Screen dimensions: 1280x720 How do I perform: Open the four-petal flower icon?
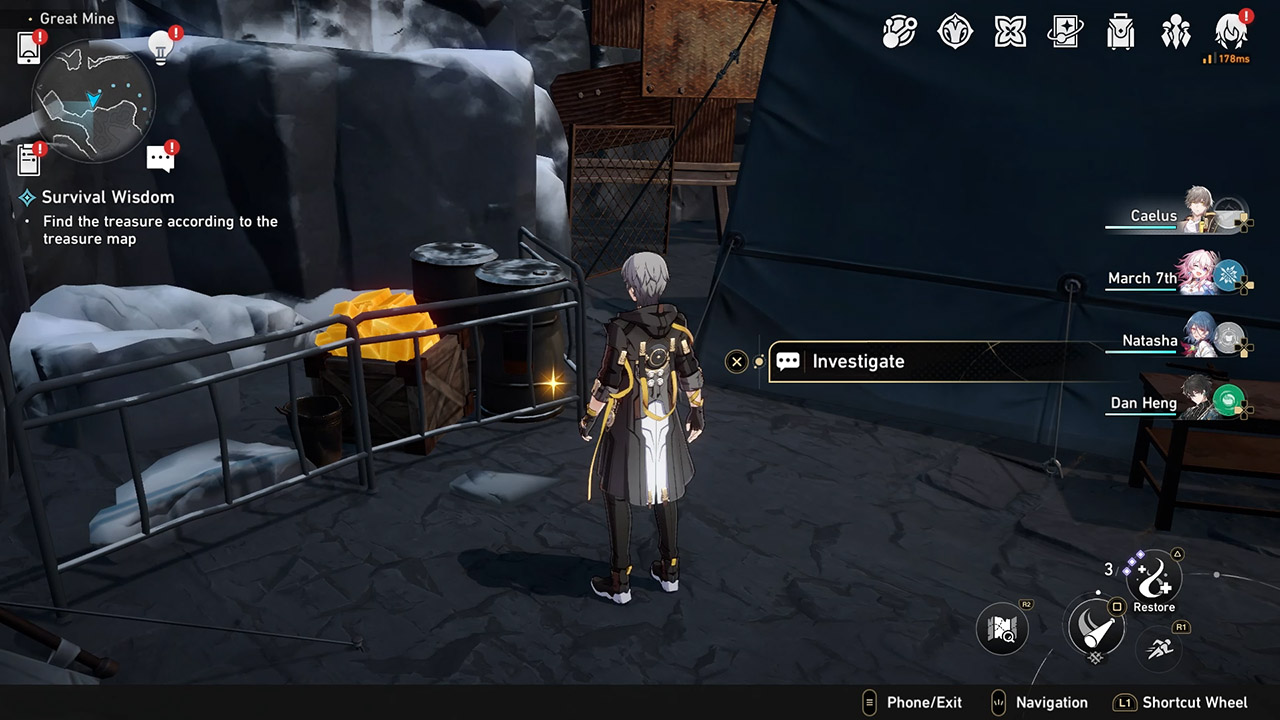1010,33
